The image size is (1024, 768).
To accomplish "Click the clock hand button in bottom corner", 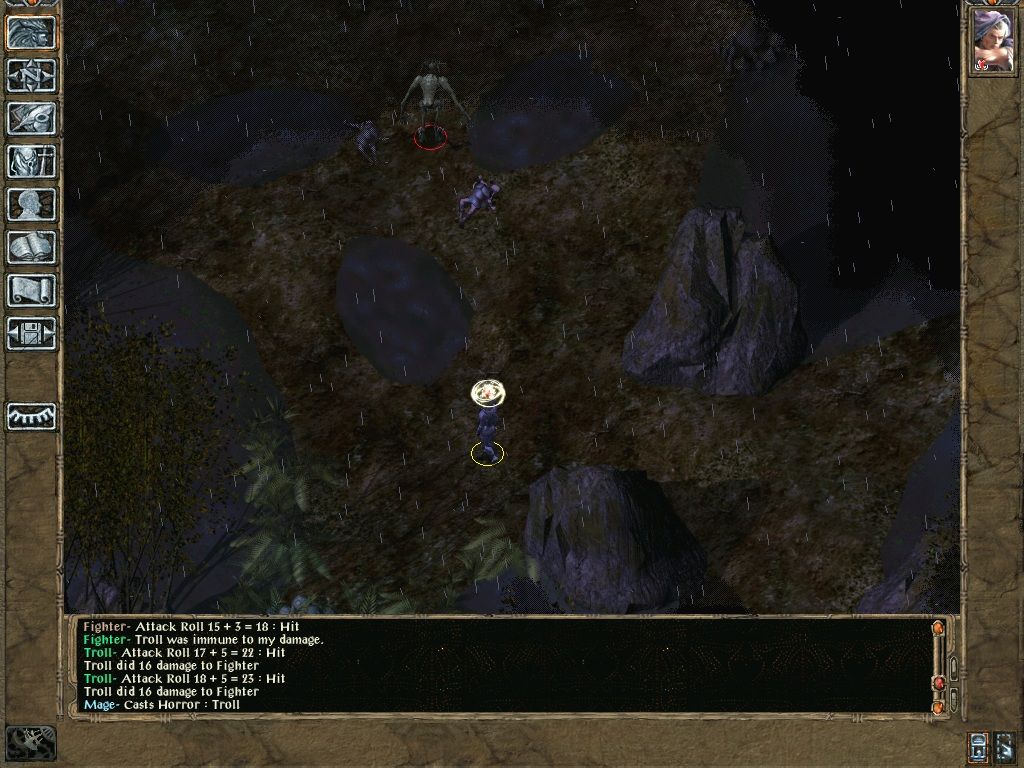I will pyautogui.click(x=31, y=743).
